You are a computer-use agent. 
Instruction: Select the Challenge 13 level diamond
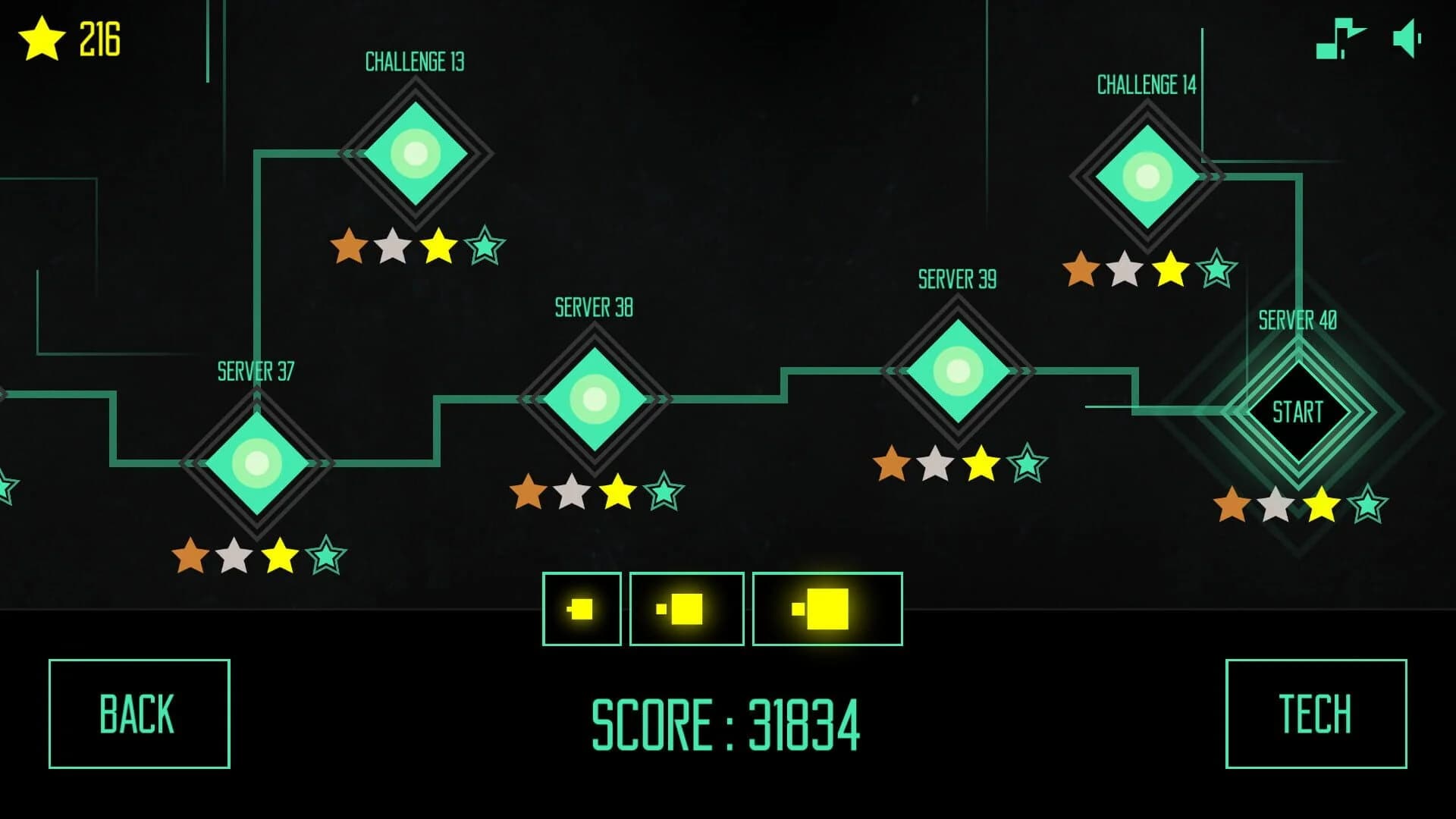416,153
